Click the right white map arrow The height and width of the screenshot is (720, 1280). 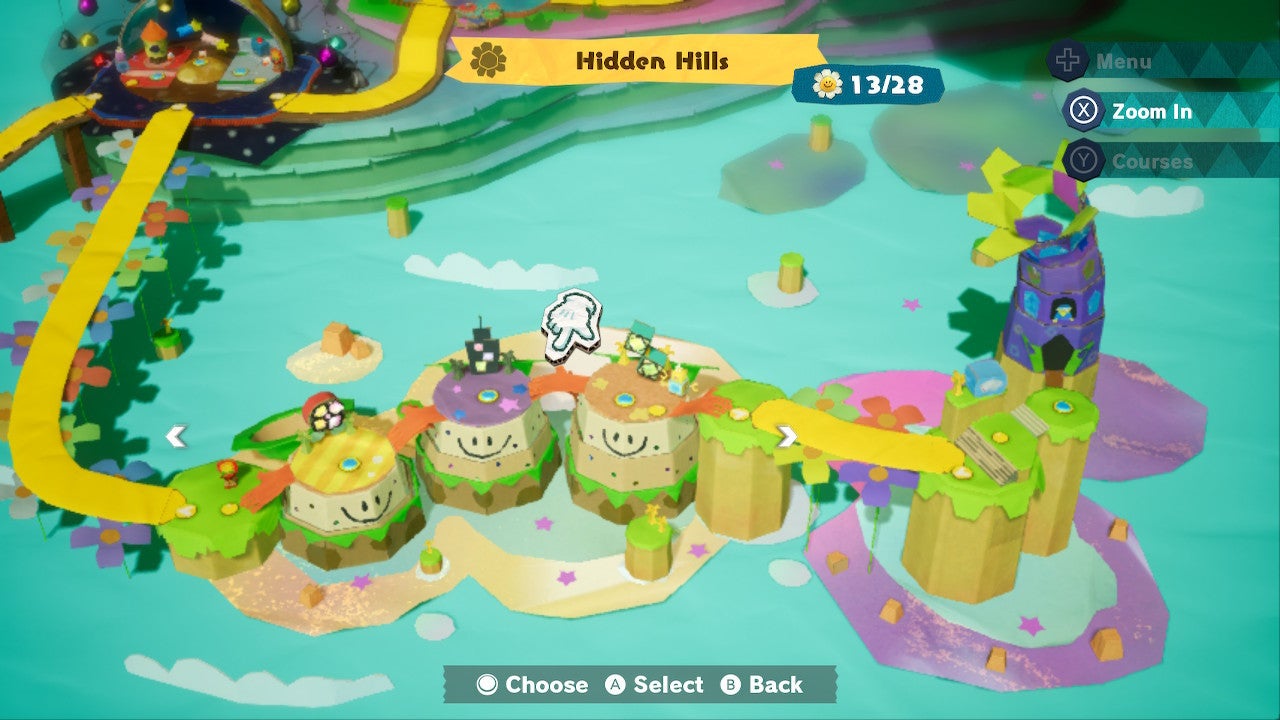787,436
